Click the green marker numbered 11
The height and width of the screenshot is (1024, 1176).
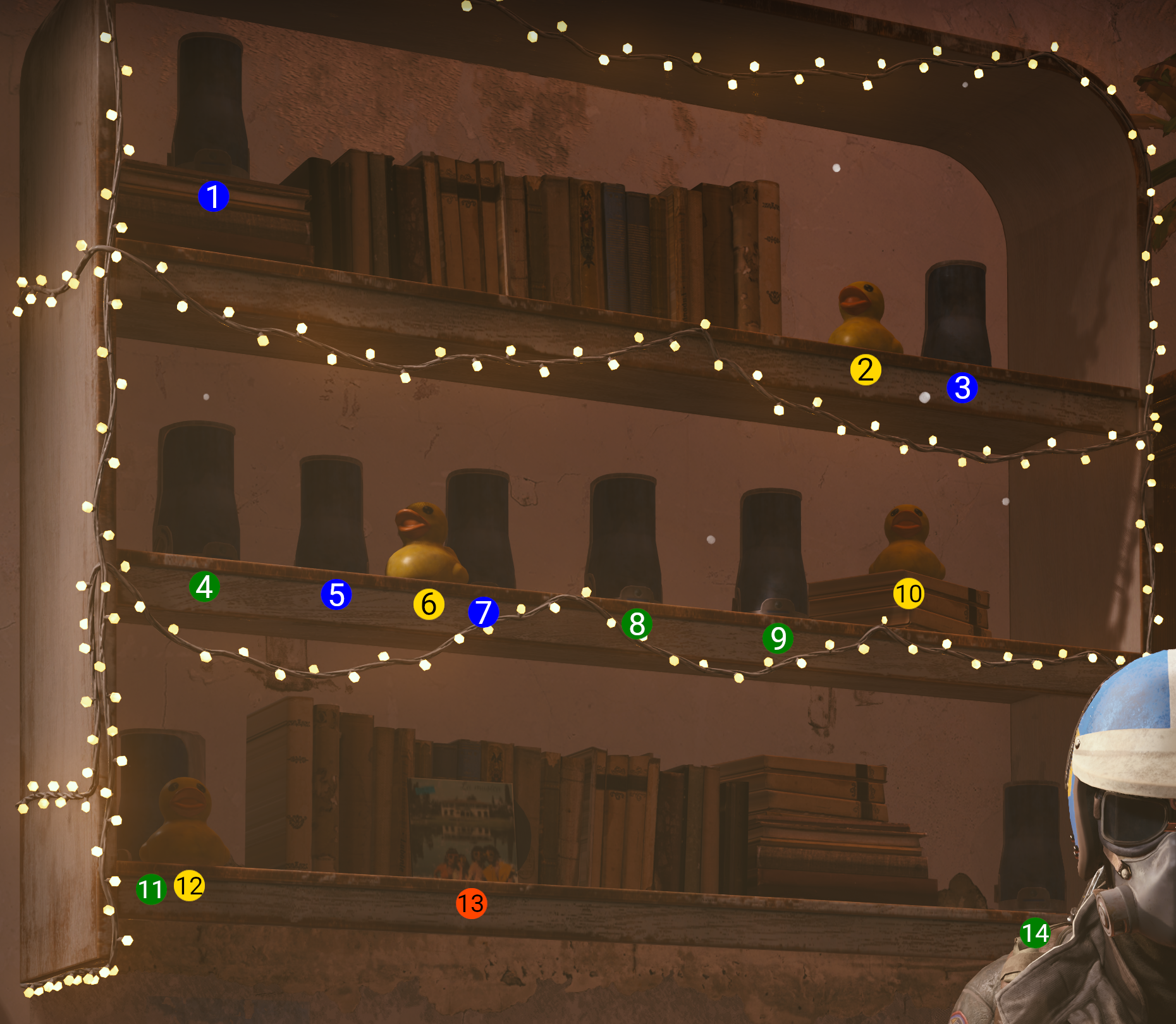coord(151,889)
